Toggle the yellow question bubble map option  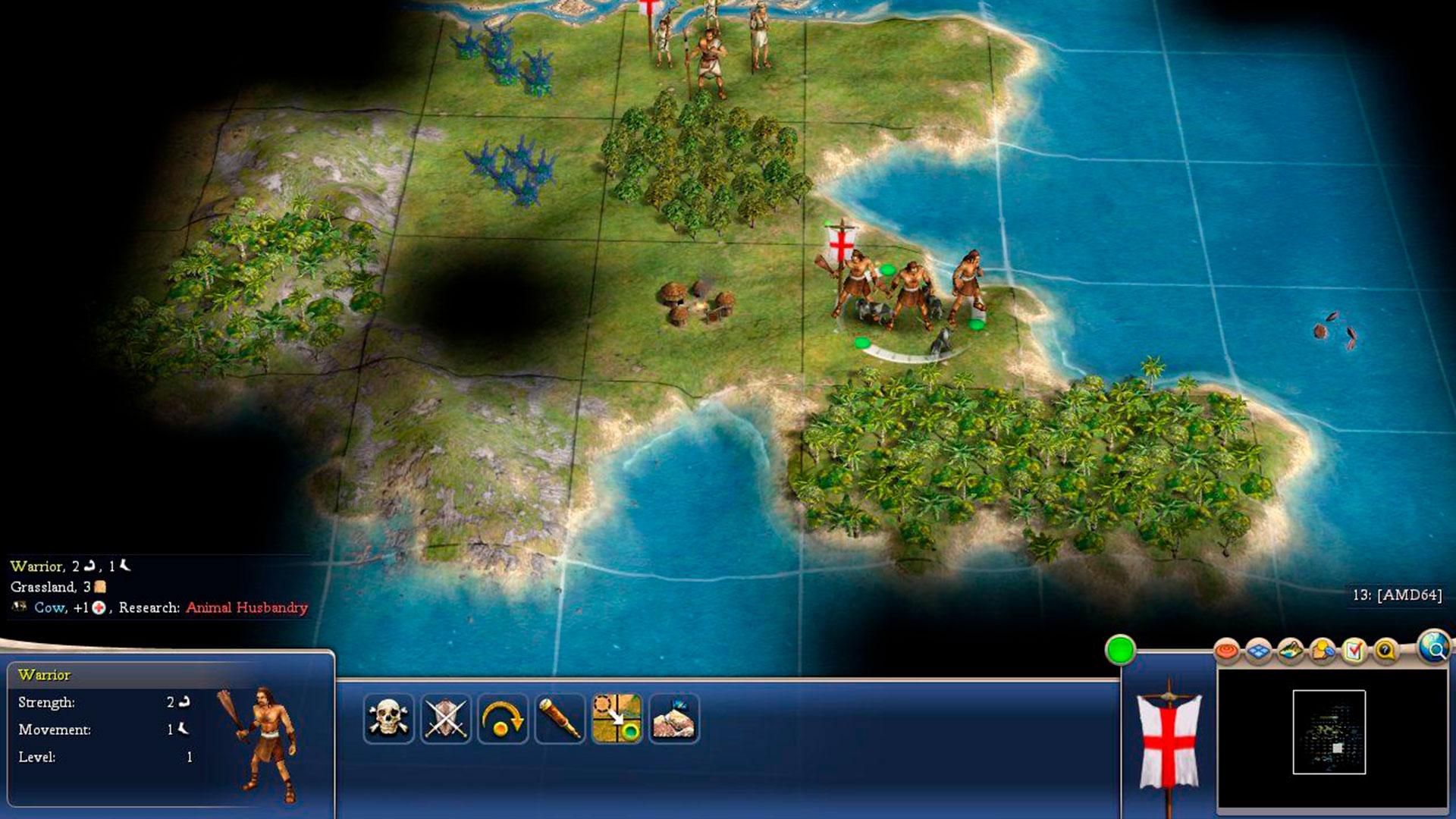point(1386,651)
